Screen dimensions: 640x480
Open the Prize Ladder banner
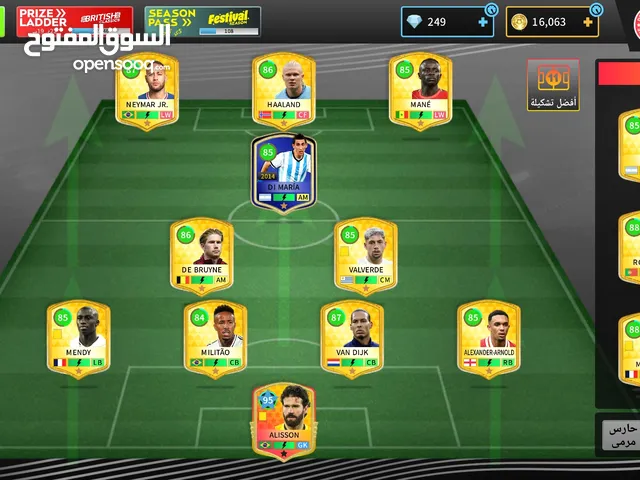[73, 21]
